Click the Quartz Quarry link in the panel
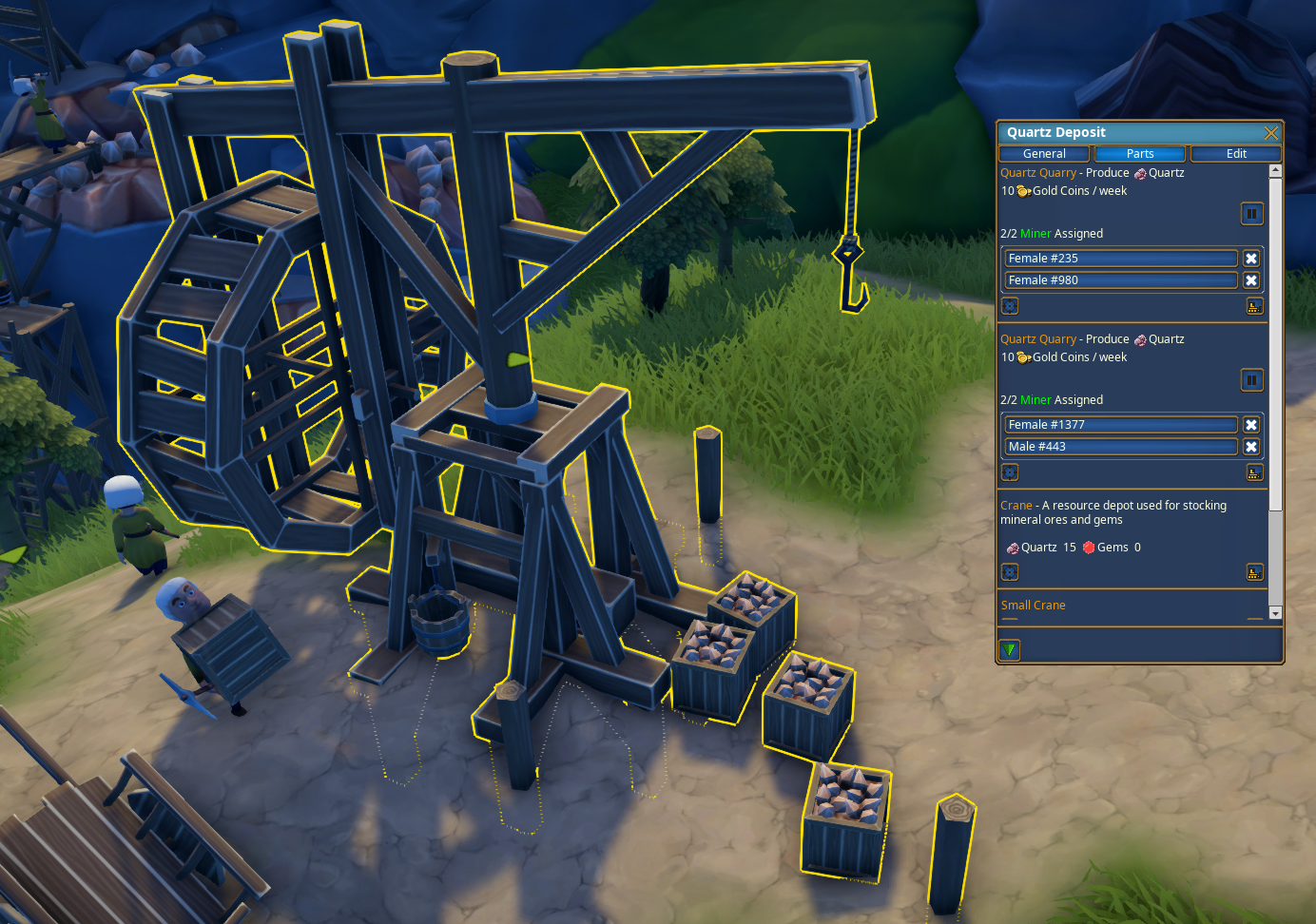Image resolution: width=1316 pixels, height=924 pixels. 1037,172
